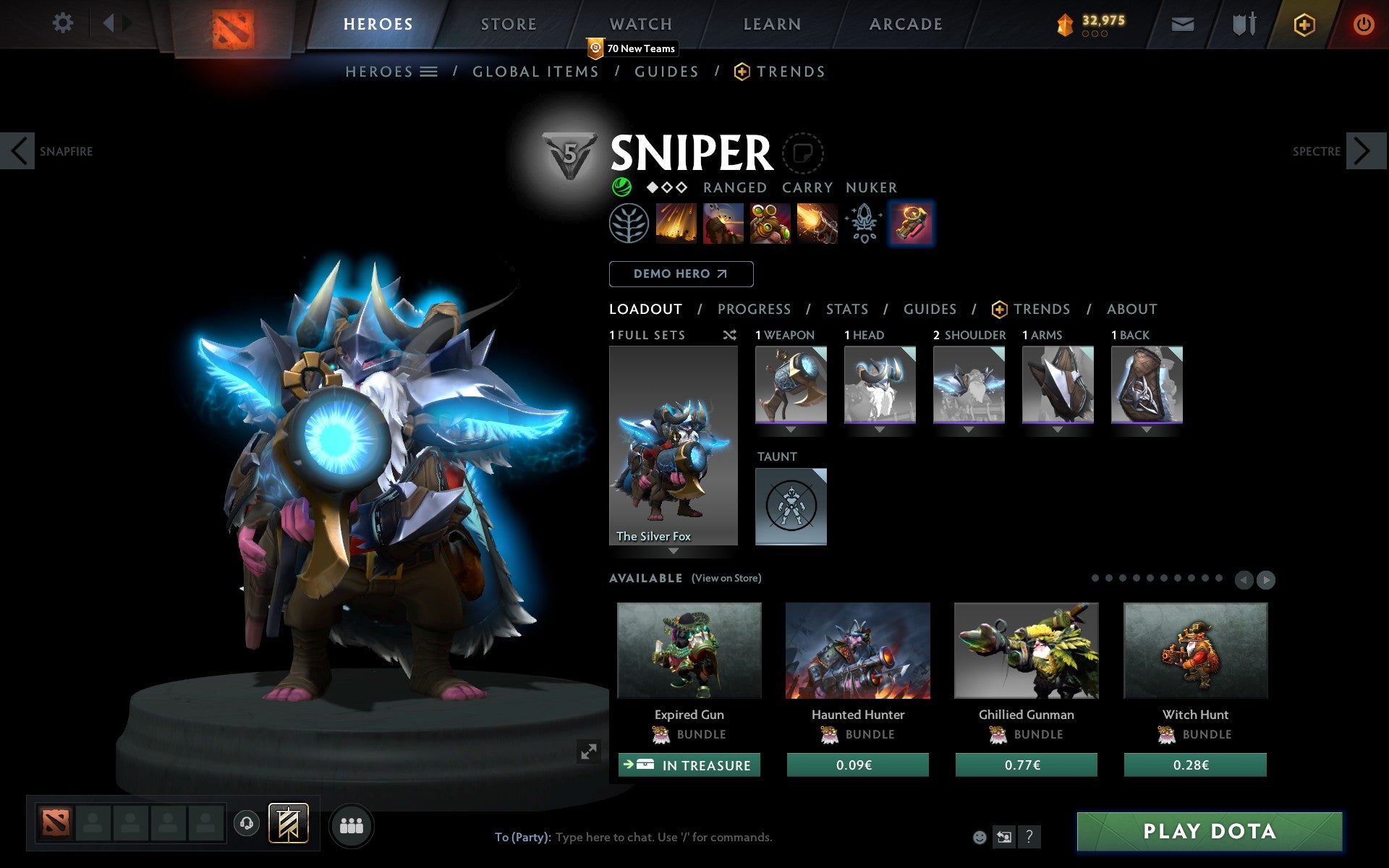Screen dimensions: 1389x868
Task: Switch to the PROGRESS tab
Action: pos(754,310)
